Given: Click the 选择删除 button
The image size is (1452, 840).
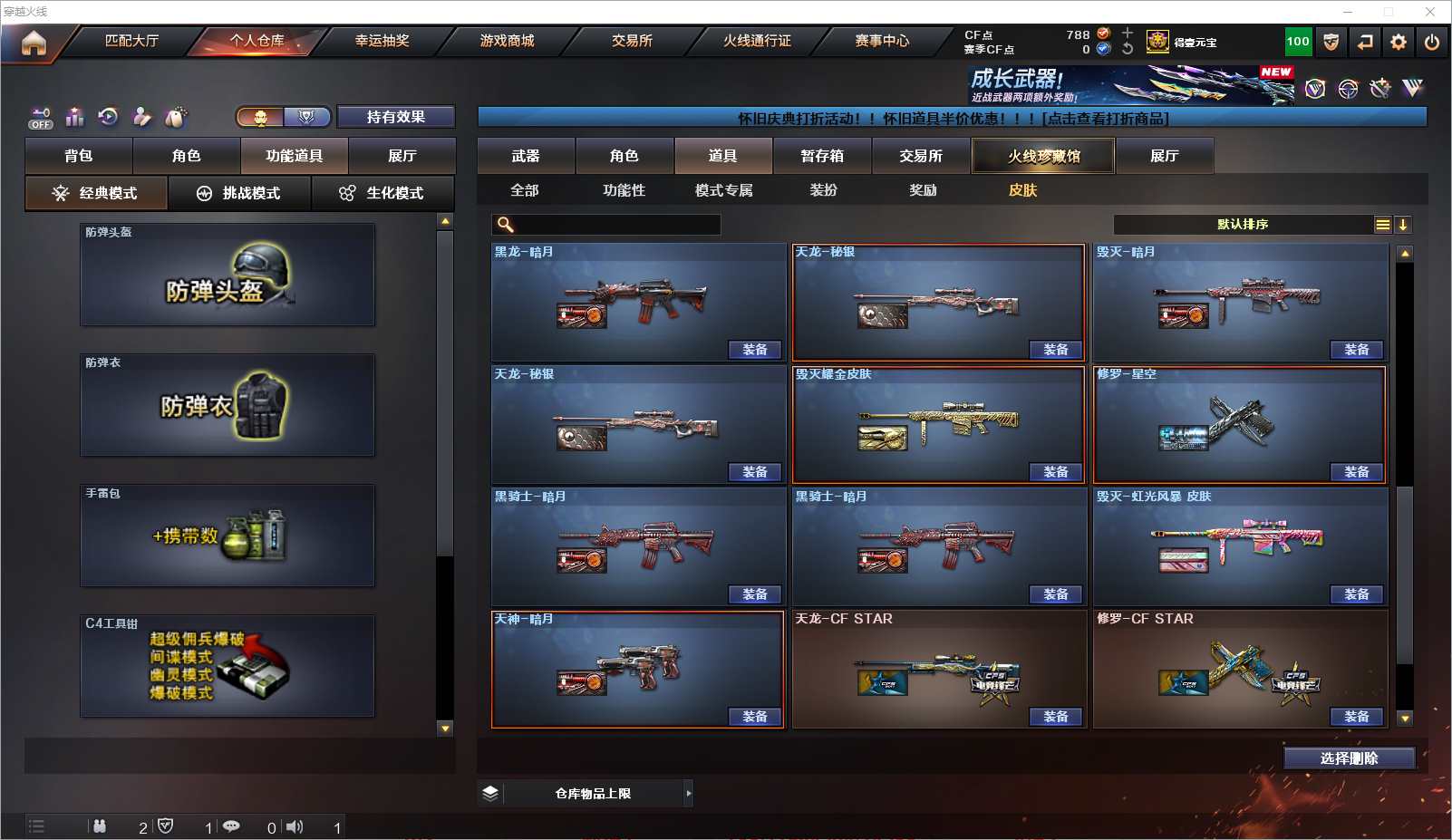Looking at the screenshot, I should tap(1349, 758).
